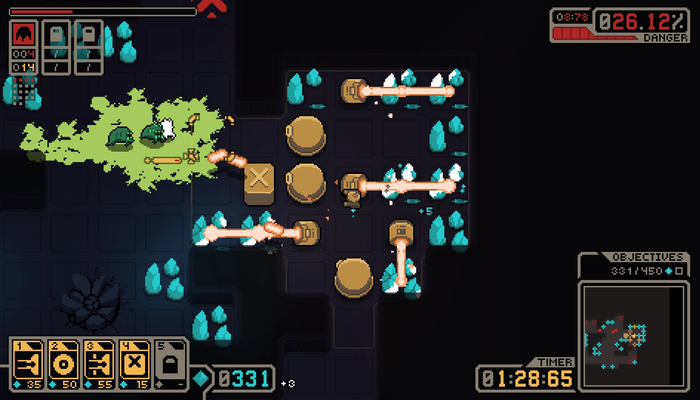Click the locked slot 5 padlock
The width and height of the screenshot is (700, 400).
pos(168,362)
